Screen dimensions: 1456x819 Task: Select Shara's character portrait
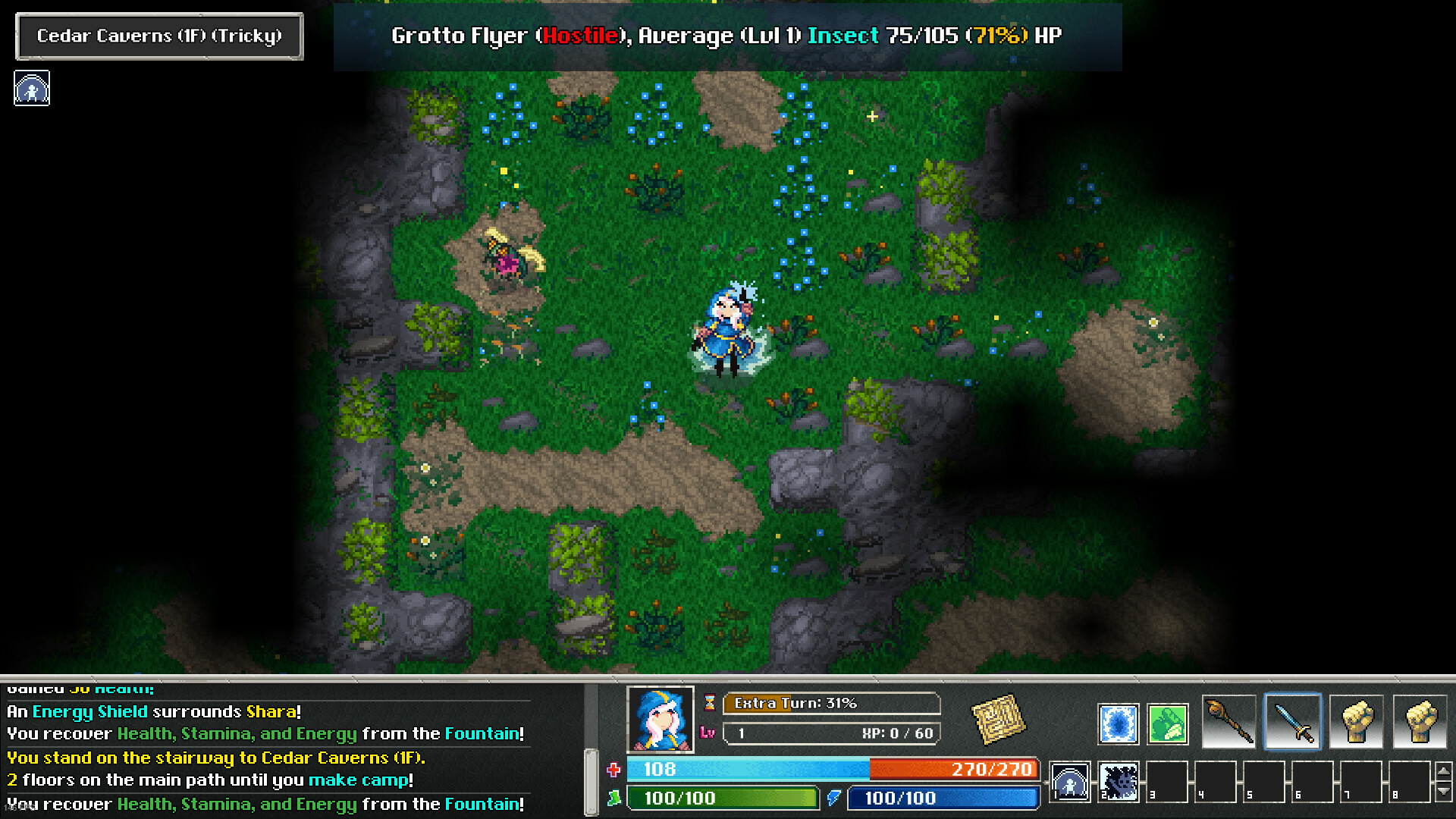click(661, 720)
